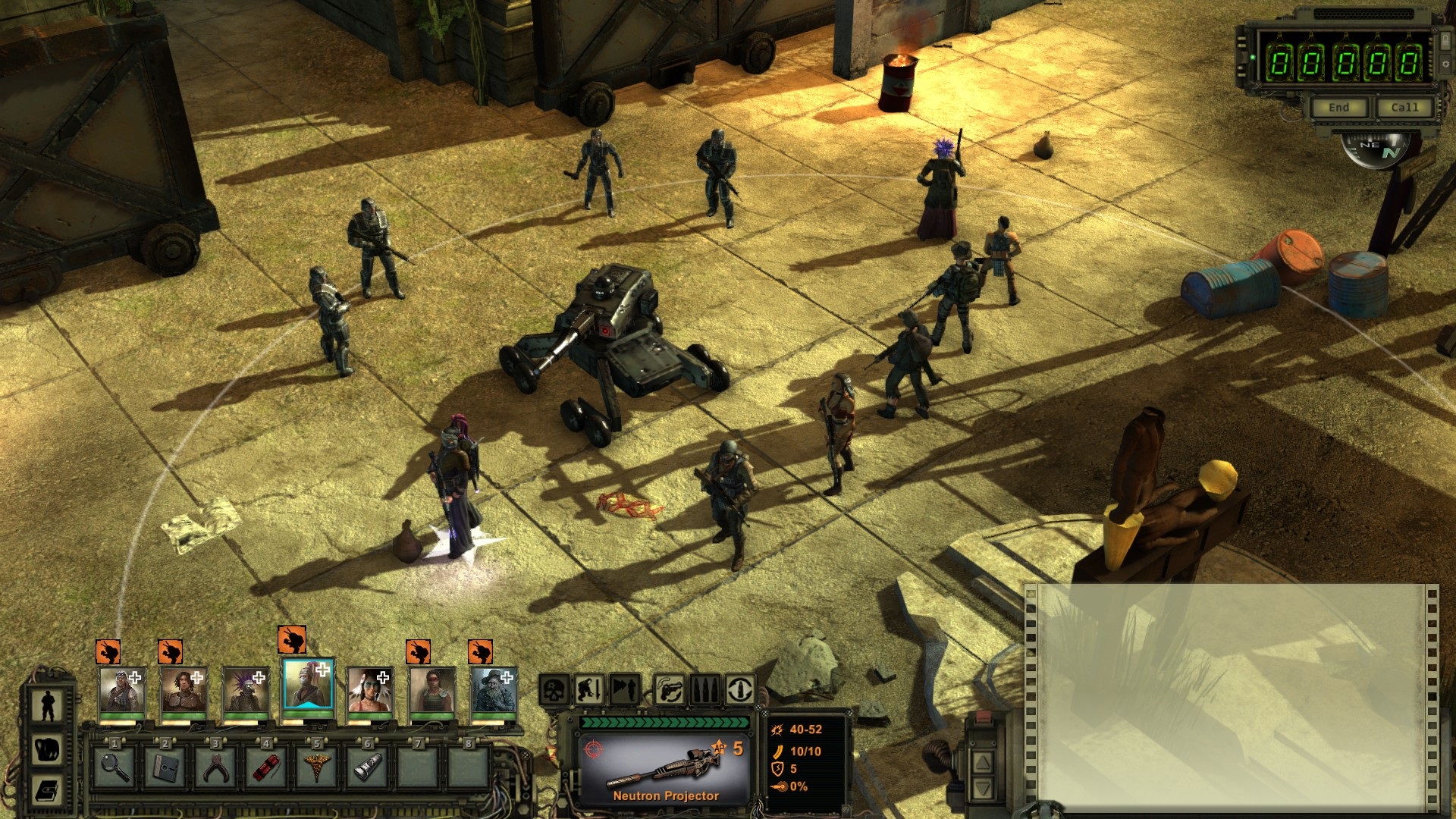Click the squad member silhouette icon

click(47, 704)
